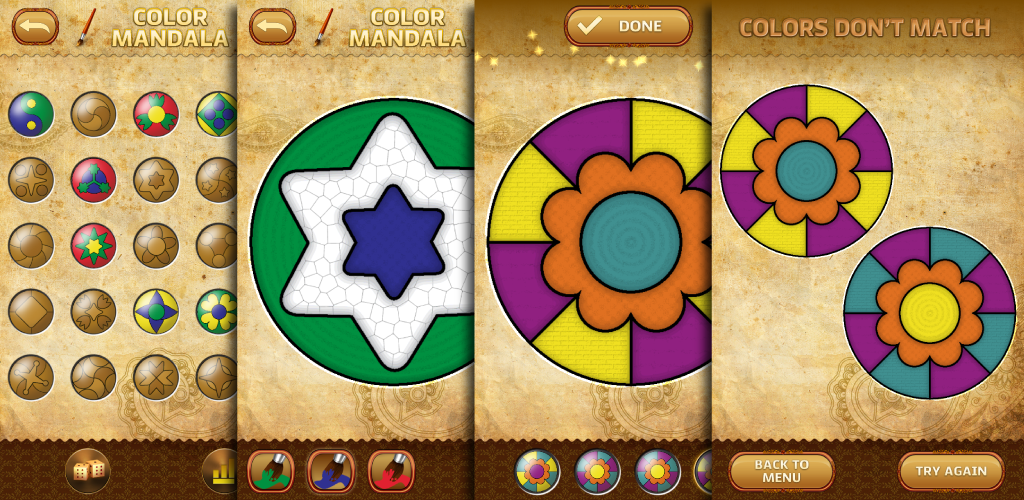Roll the dice random button

[87, 471]
